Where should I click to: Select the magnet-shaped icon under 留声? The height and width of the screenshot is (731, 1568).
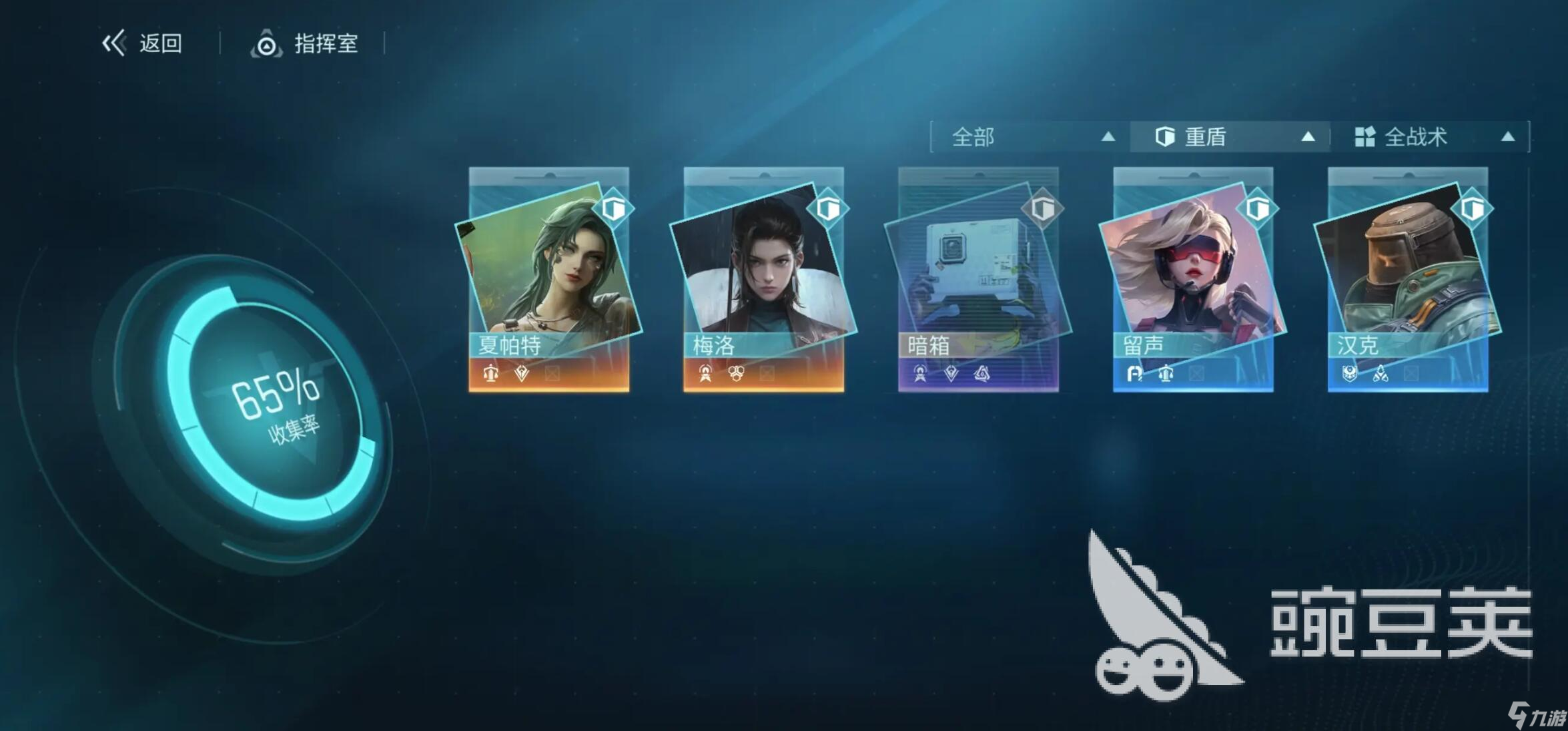click(1134, 374)
